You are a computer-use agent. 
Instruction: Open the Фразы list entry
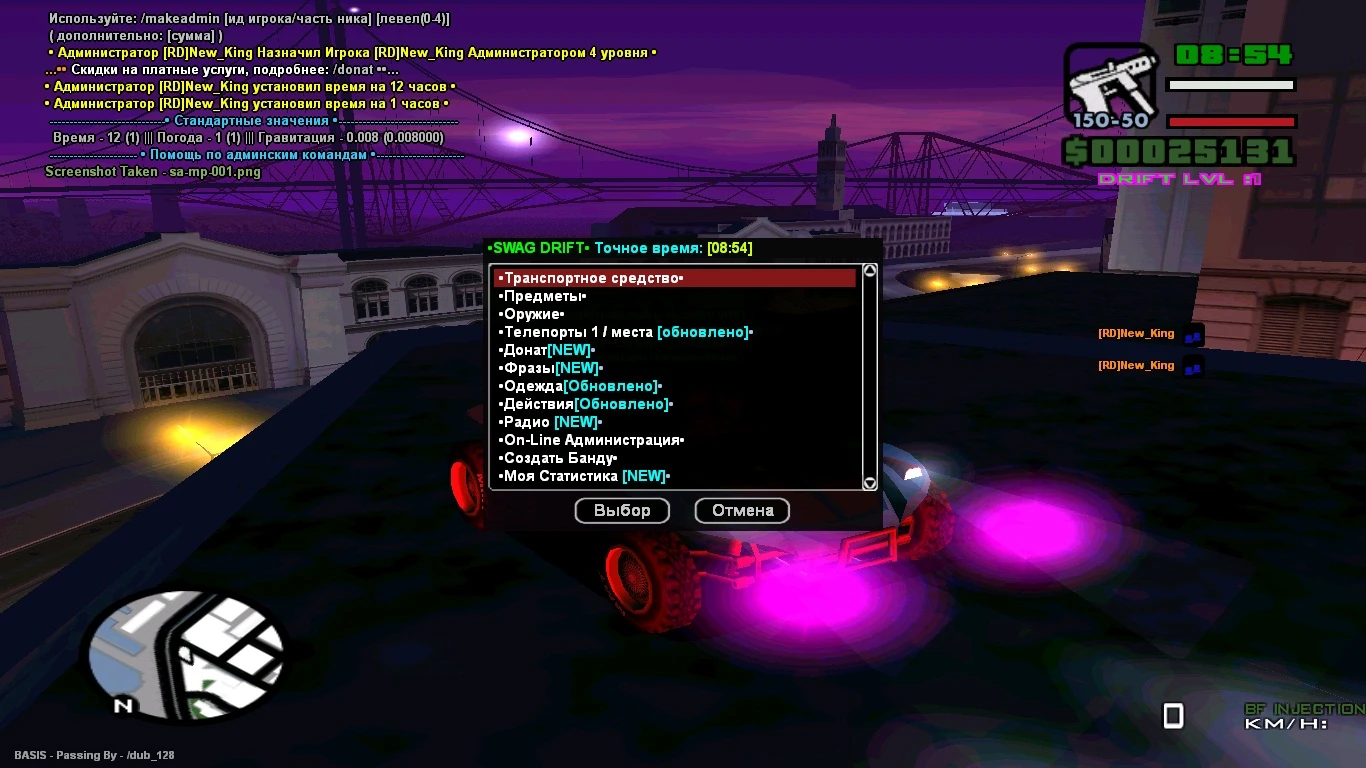pyautogui.click(x=551, y=368)
